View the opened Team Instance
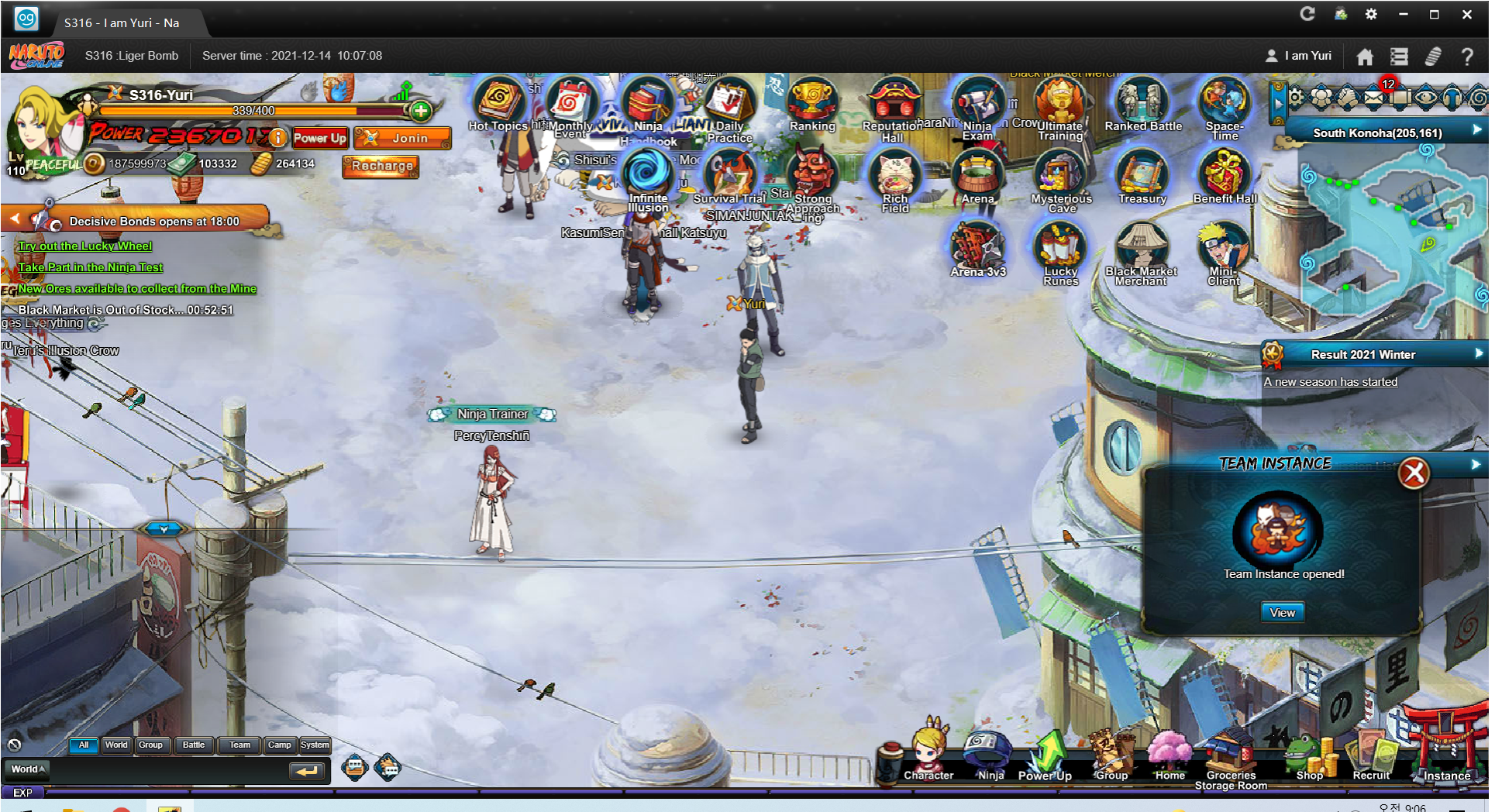Image resolution: width=1502 pixels, height=812 pixels. pyautogui.click(x=1282, y=613)
